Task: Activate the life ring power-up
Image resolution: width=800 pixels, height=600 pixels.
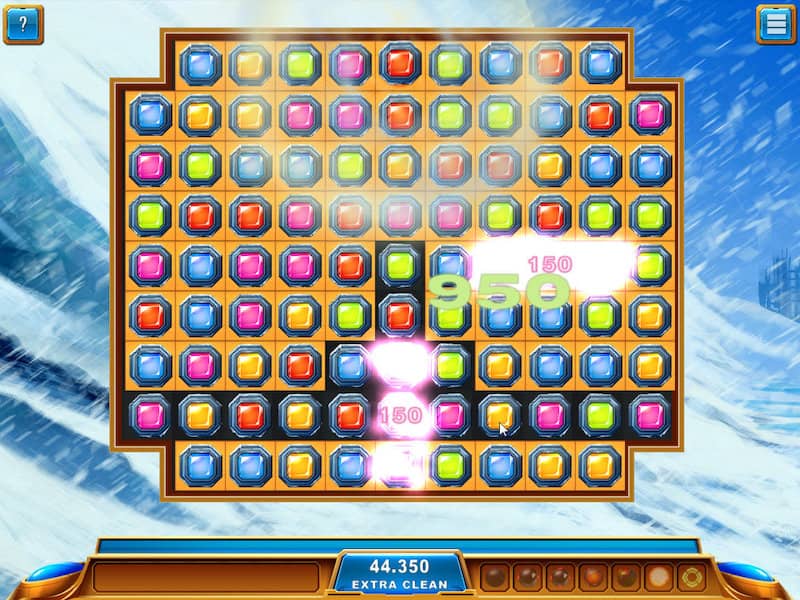Action: [x=690, y=577]
